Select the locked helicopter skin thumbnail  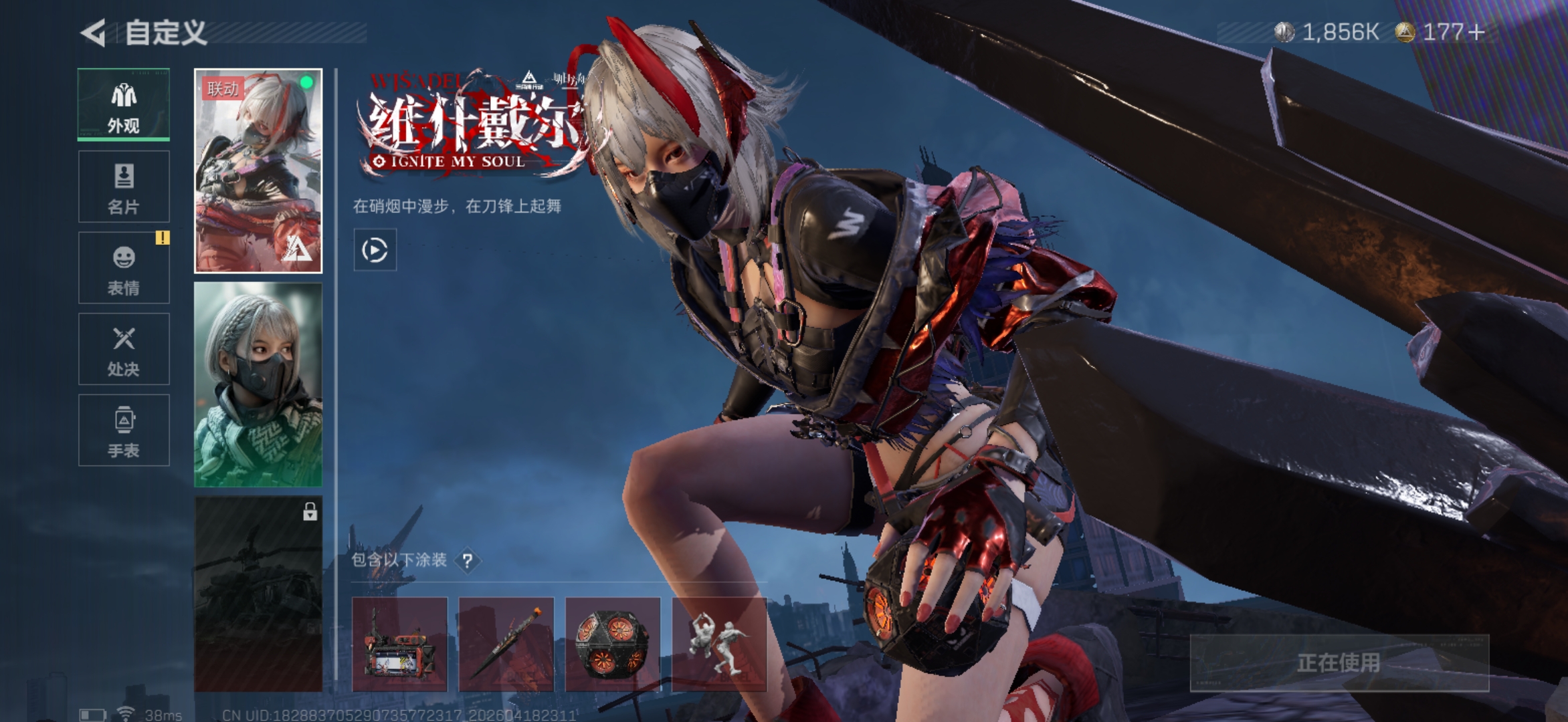point(258,594)
